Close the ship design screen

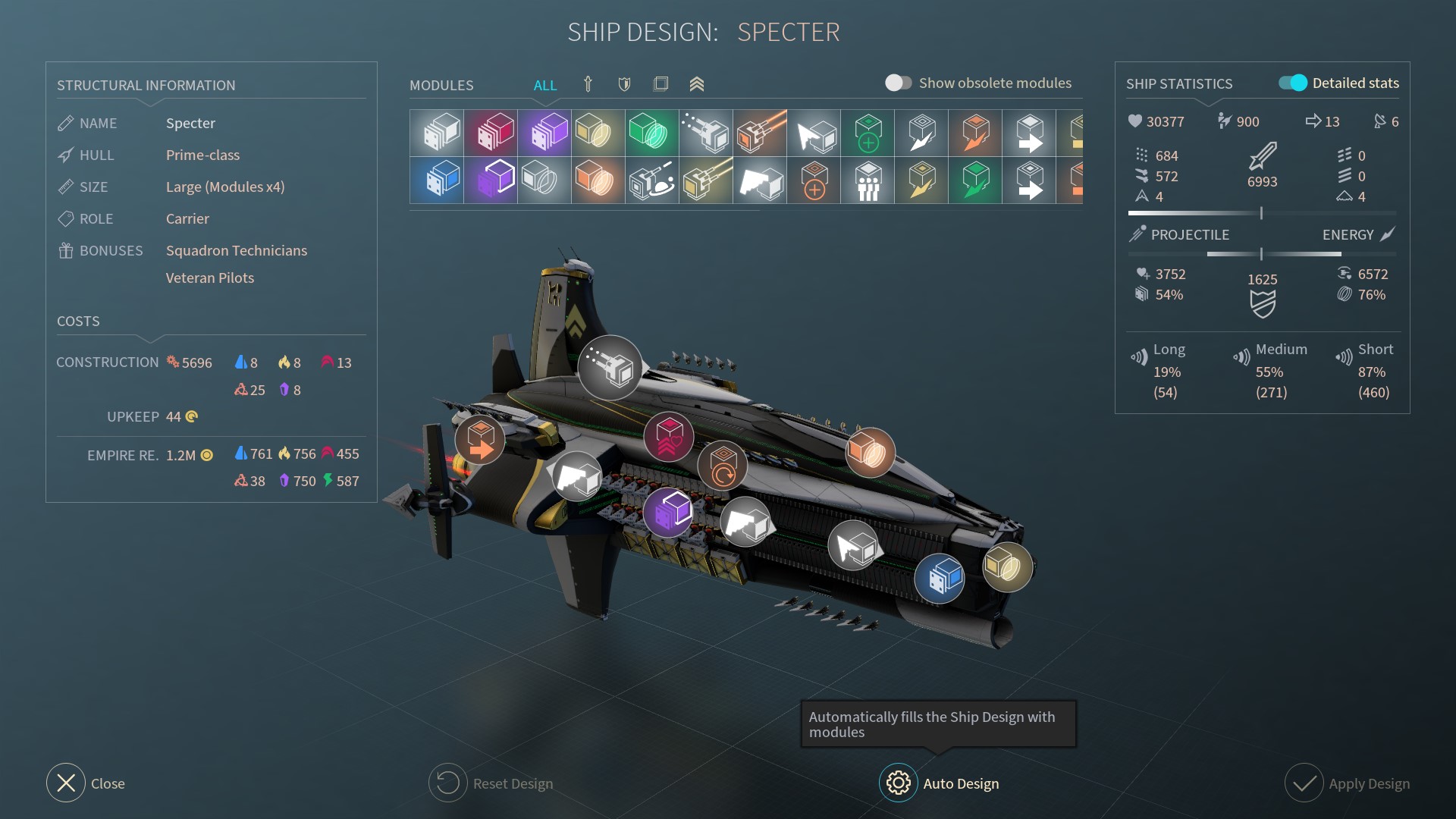(66, 783)
